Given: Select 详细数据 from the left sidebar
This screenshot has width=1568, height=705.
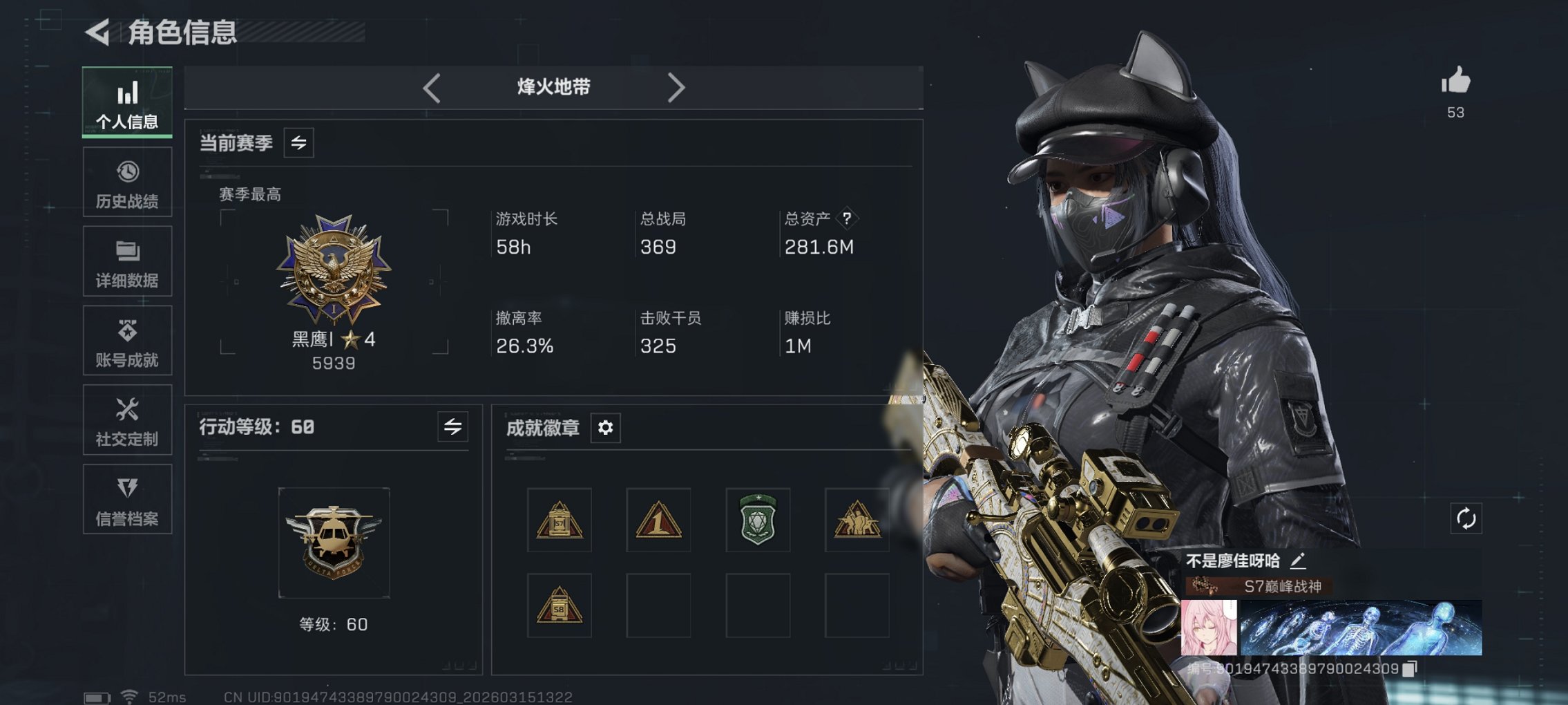Looking at the screenshot, I should click(x=127, y=261).
